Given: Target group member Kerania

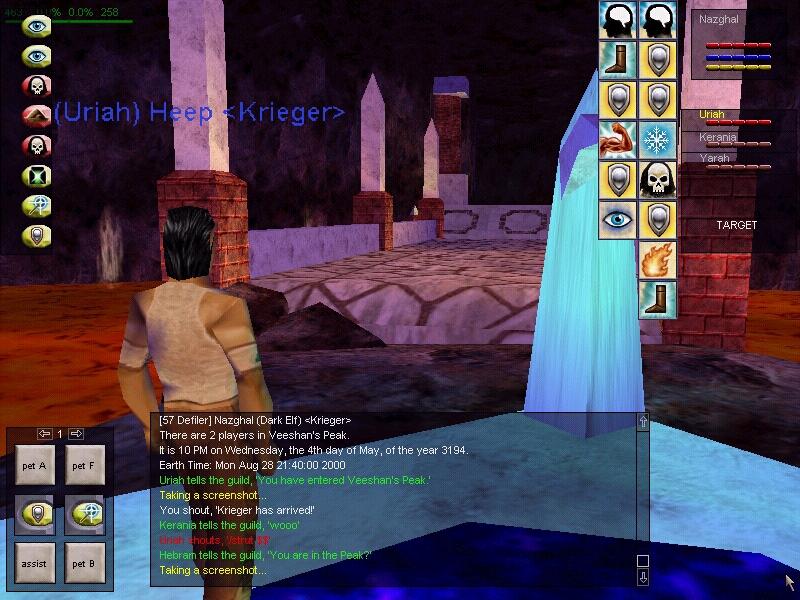Looking at the screenshot, I should [718, 137].
